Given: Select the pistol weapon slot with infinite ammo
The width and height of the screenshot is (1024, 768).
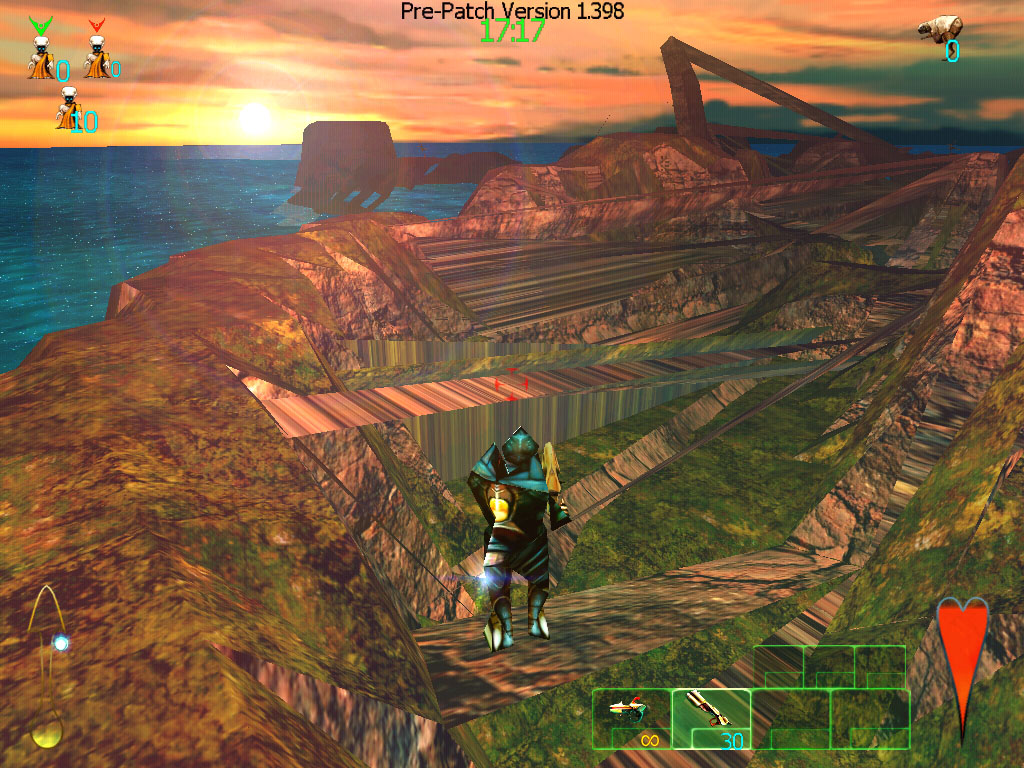Looking at the screenshot, I should [x=631, y=718].
